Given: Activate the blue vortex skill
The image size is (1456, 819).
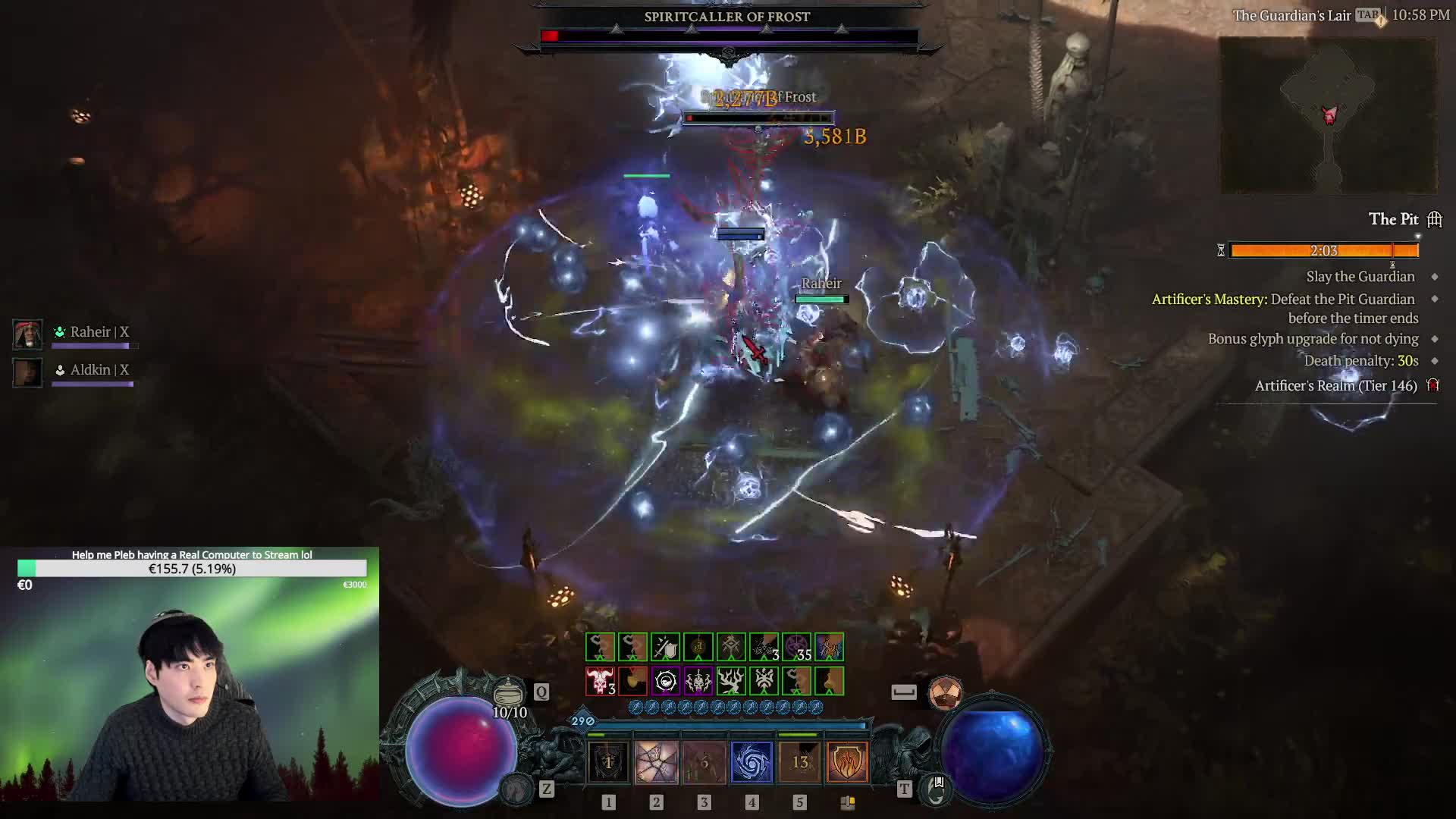Looking at the screenshot, I should [752, 761].
